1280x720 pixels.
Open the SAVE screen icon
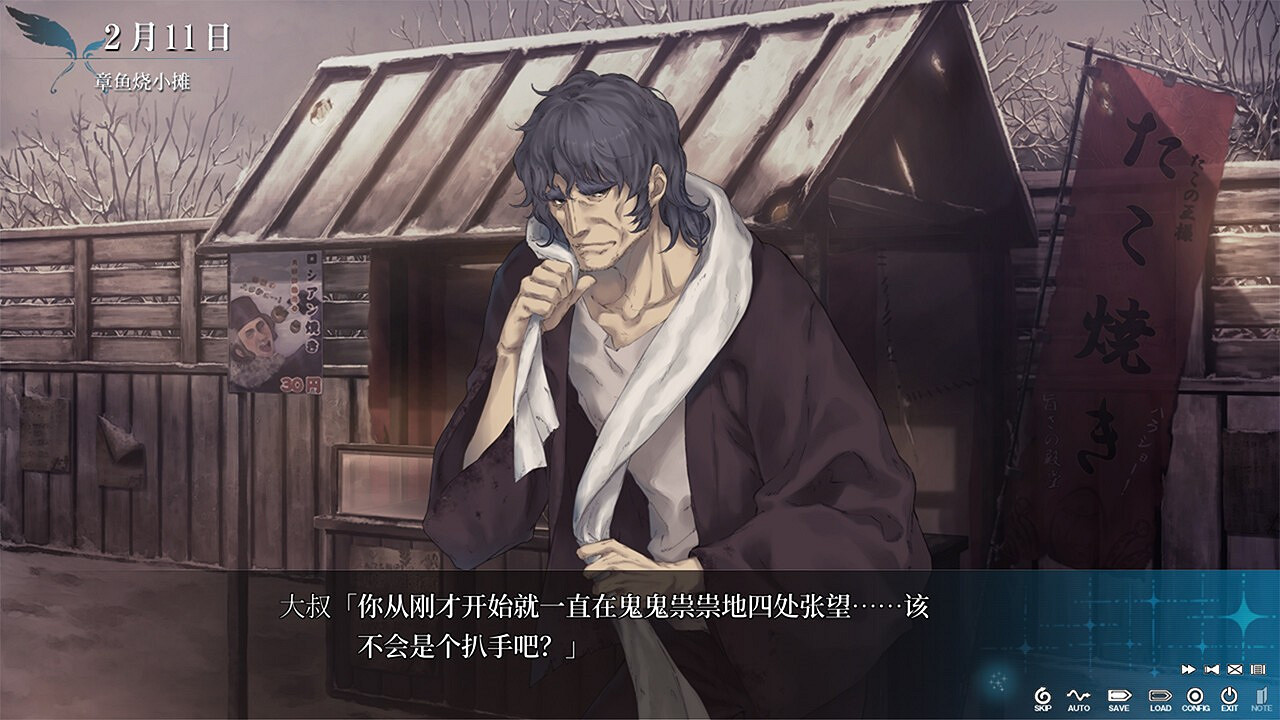1118,696
